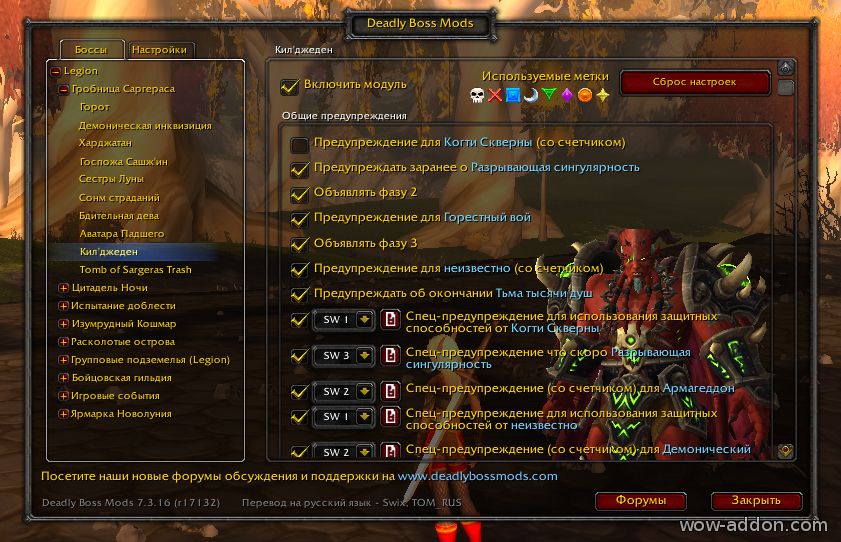841x542 pixels.
Task: Open the Форумы button
Action: click(641, 500)
